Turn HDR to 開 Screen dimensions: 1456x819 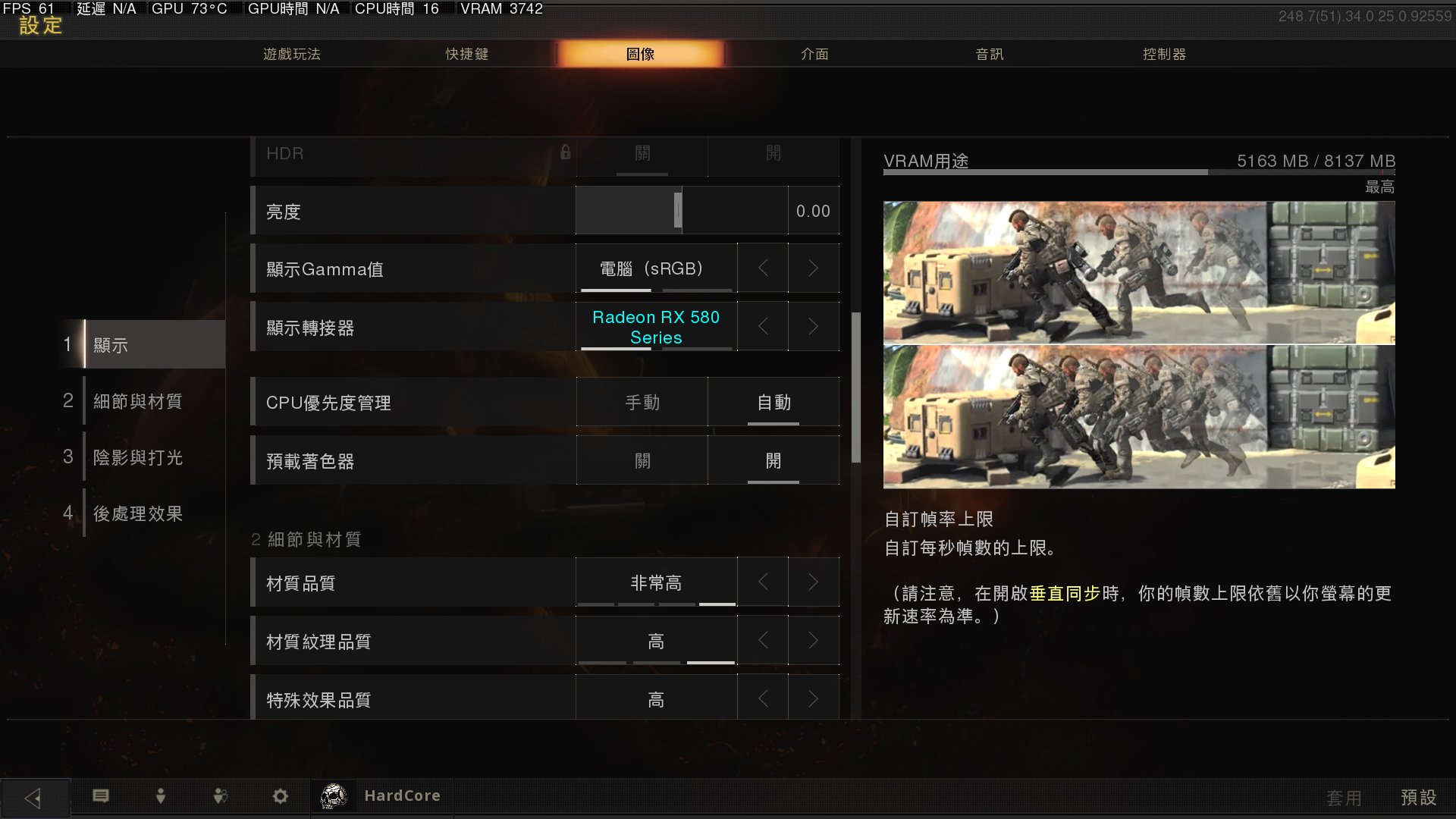[x=773, y=153]
